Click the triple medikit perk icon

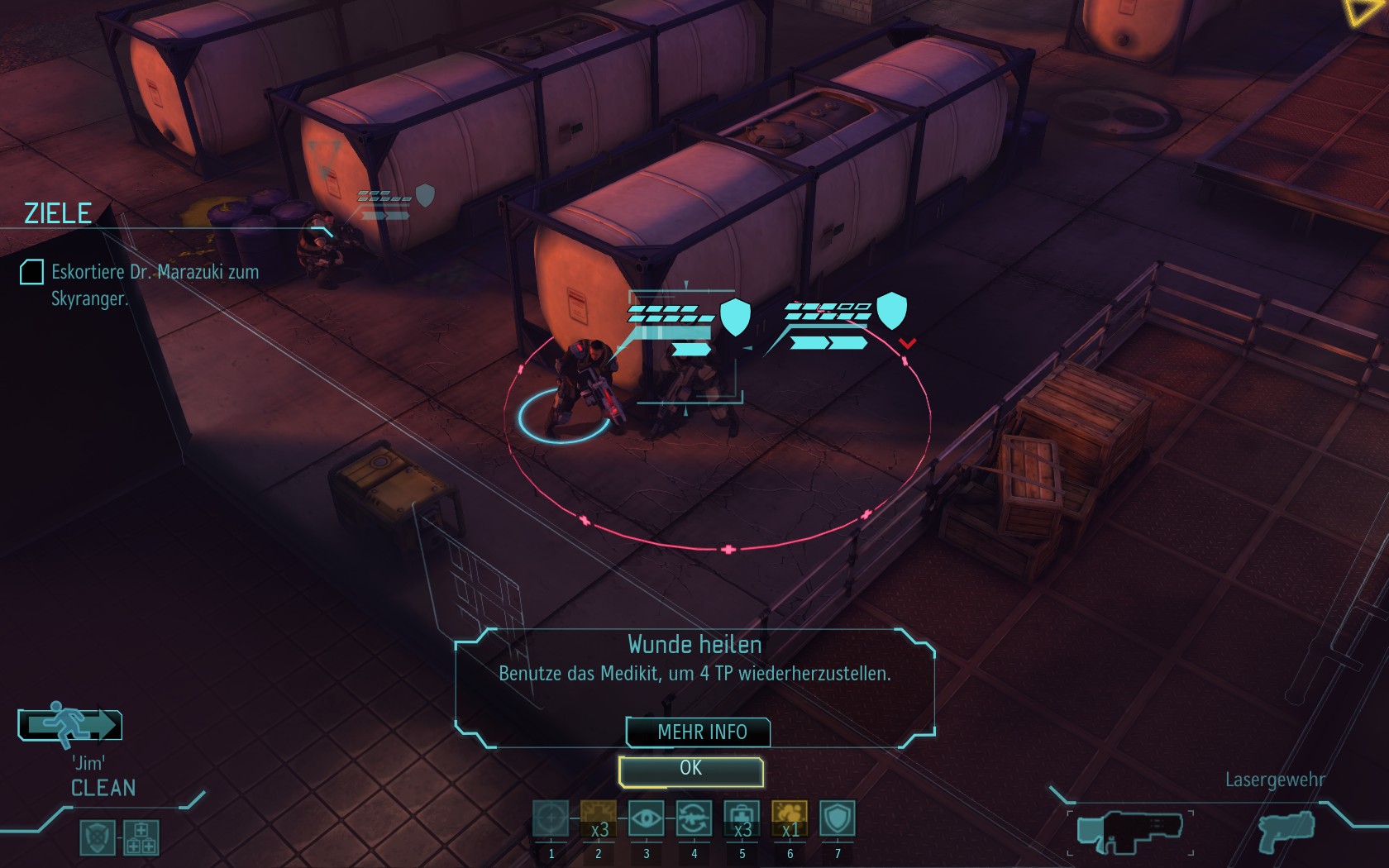point(141,837)
